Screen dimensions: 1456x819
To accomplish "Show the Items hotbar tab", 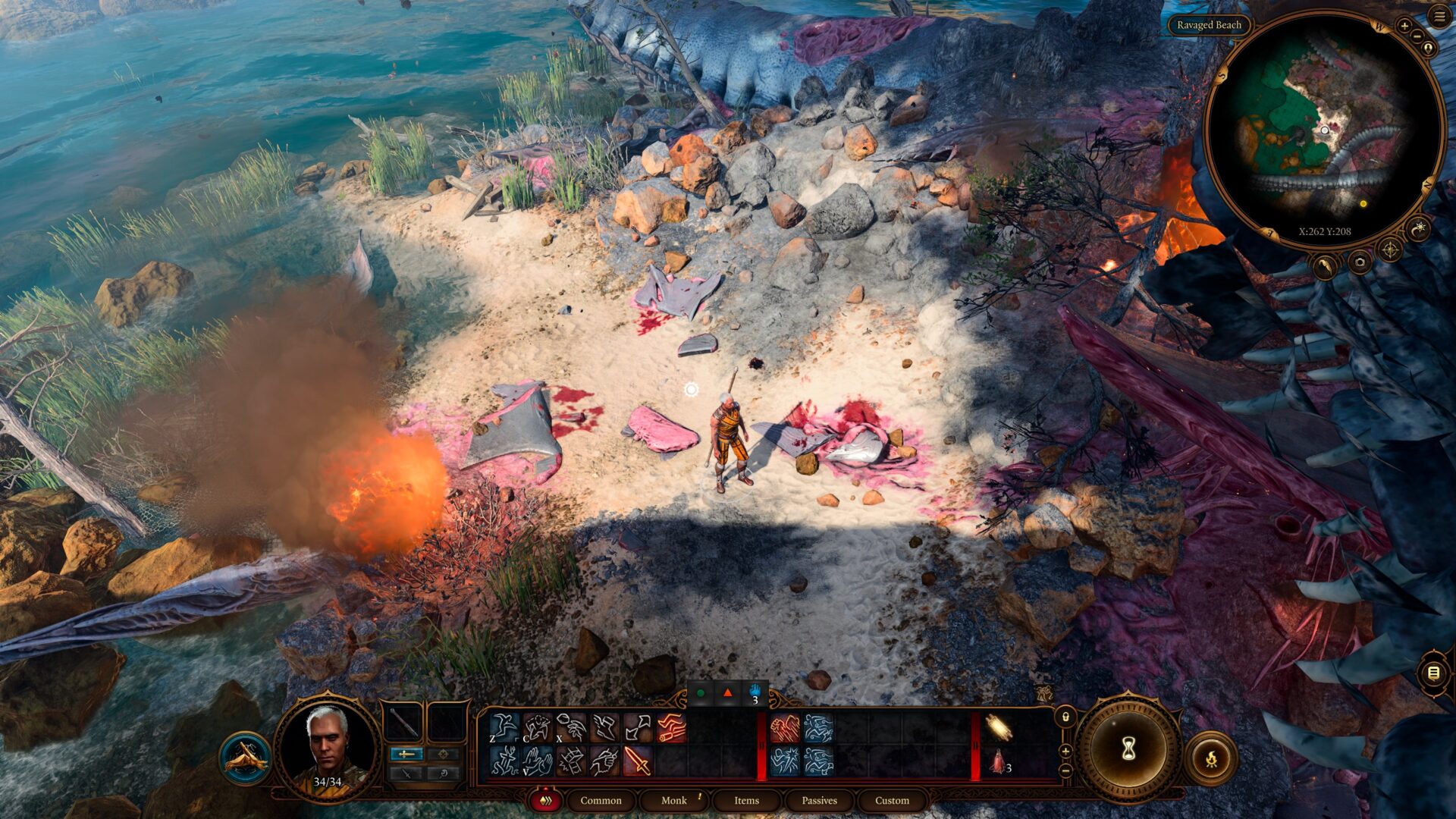I will (746, 800).
